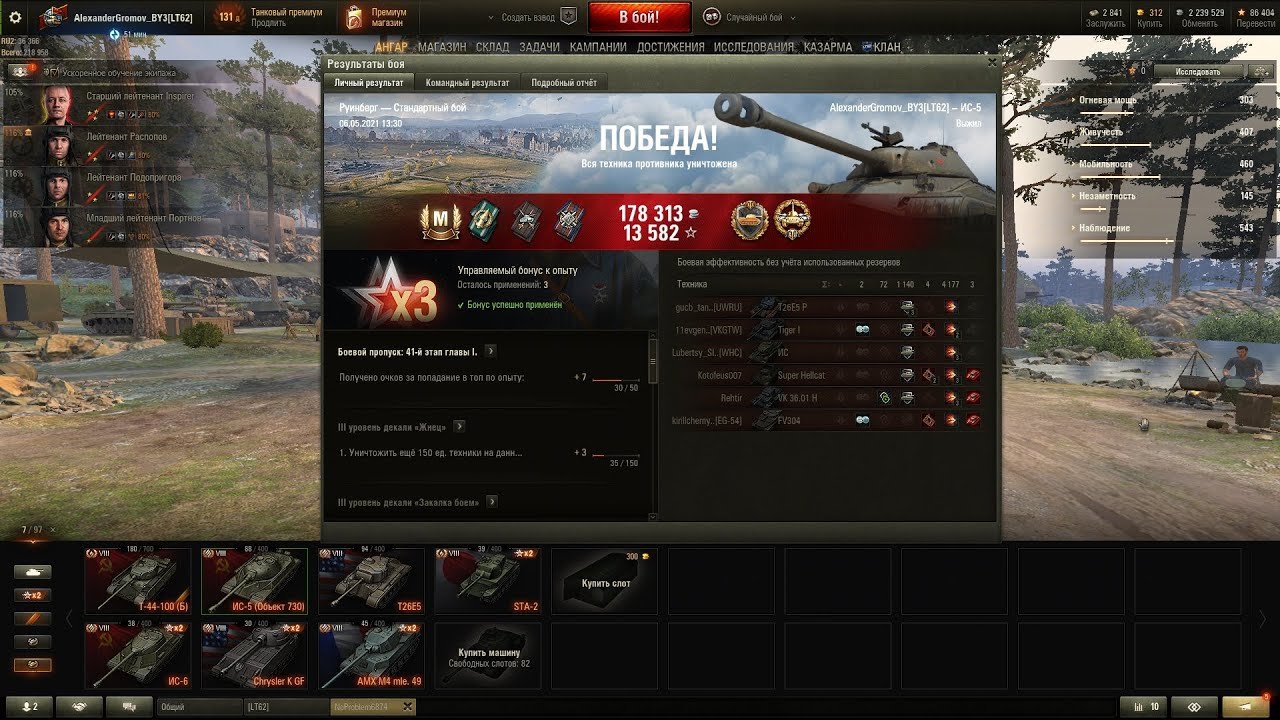Open the «Магазин» menu
1280x720 pixels.
point(440,47)
